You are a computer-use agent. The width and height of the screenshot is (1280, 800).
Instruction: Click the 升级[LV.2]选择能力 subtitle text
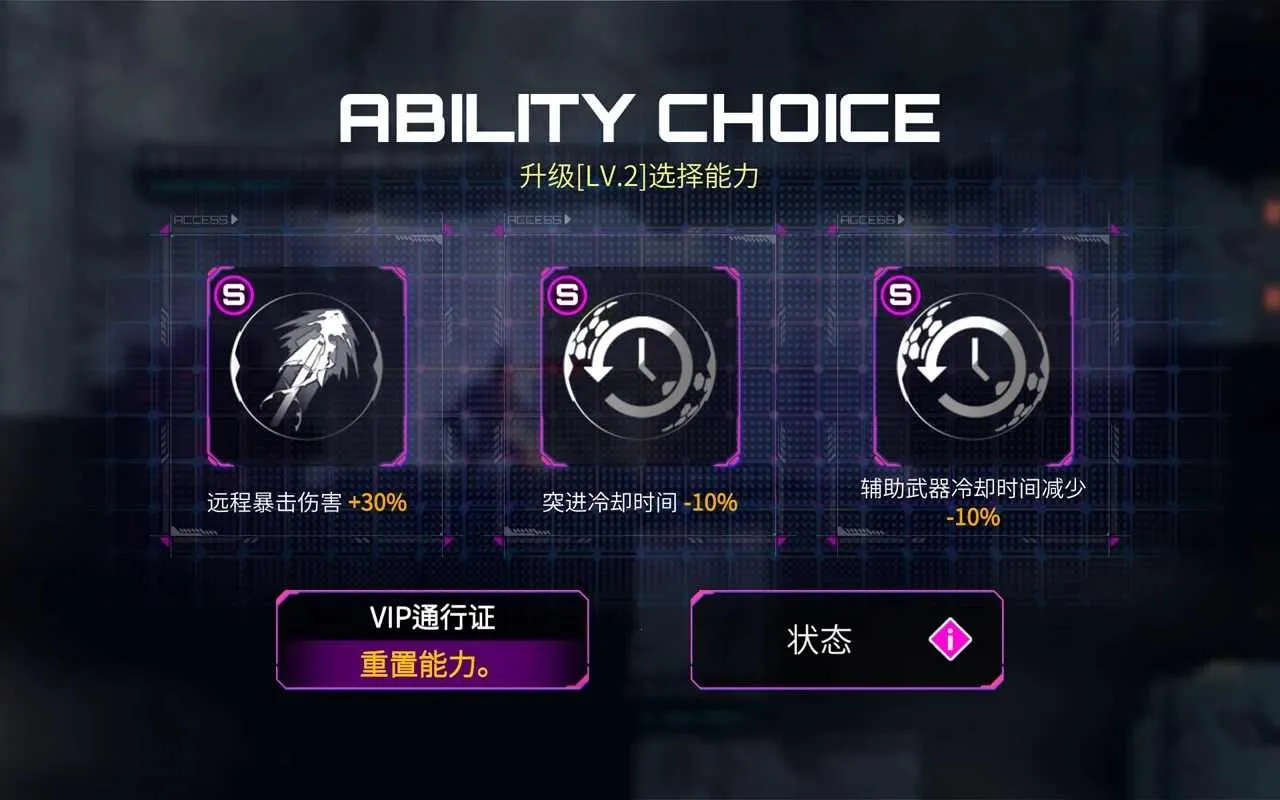tap(640, 172)
